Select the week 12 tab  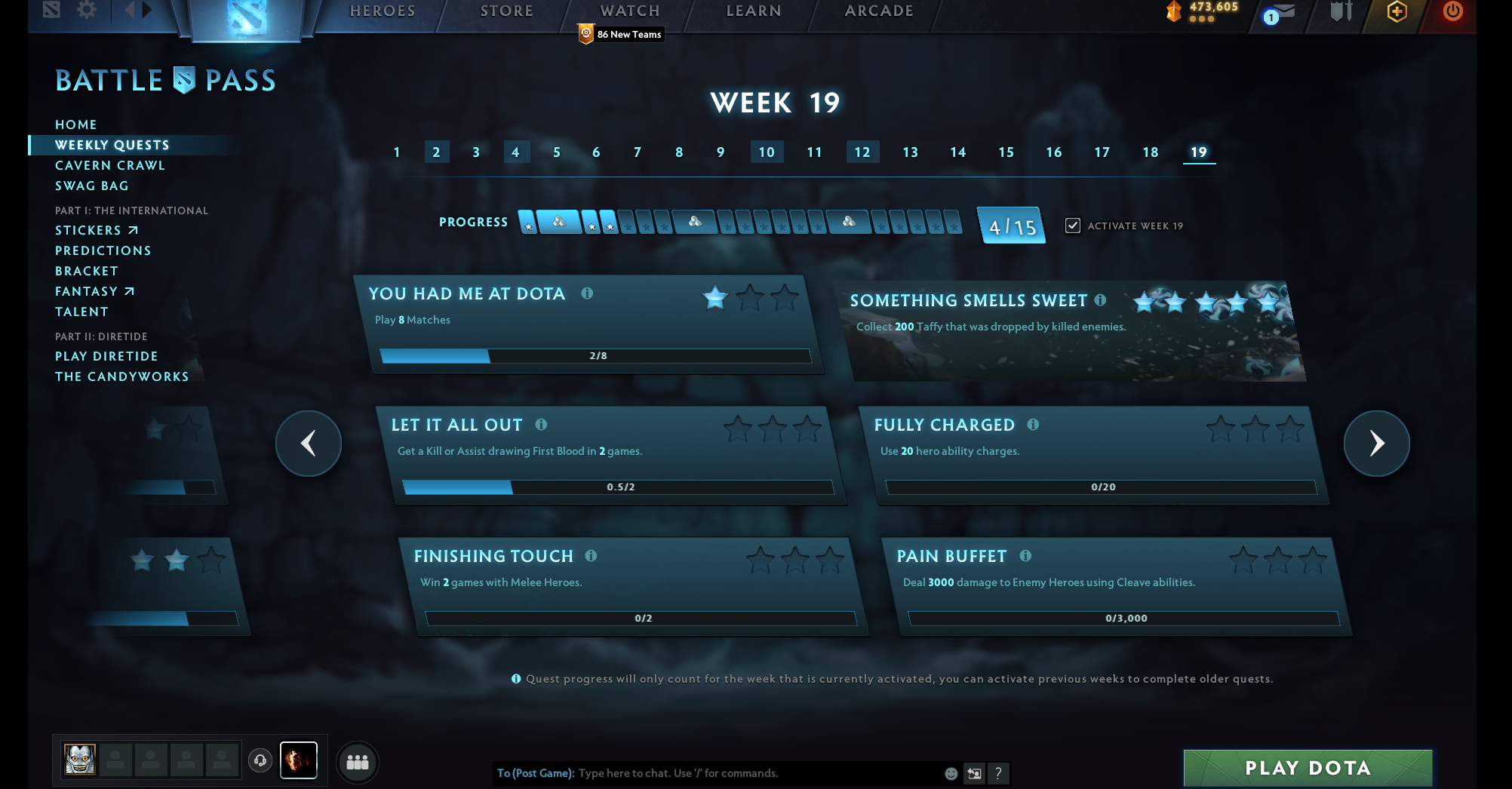[862, 152]
